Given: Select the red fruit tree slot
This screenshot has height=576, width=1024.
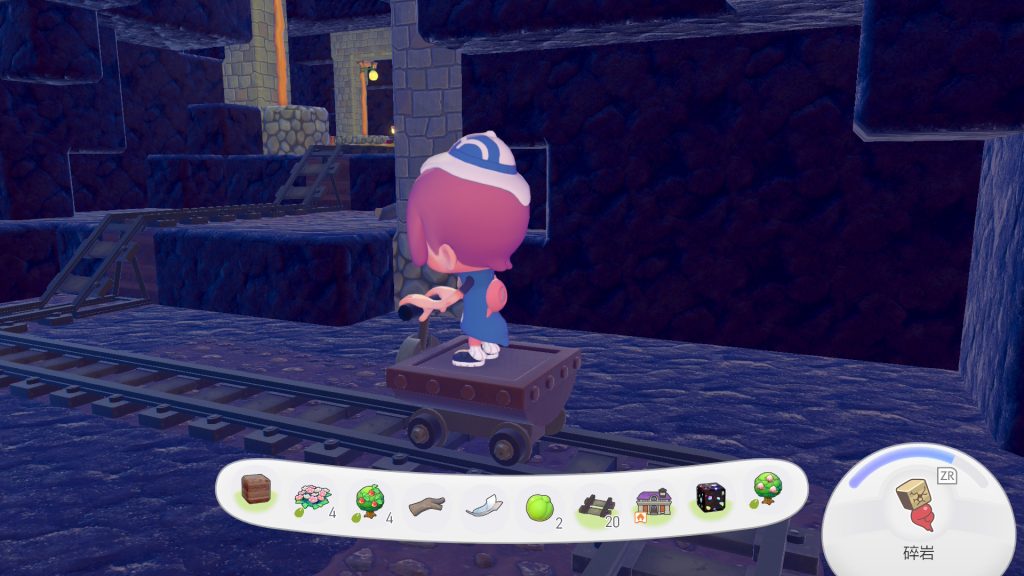Looking at the screenshot, I should (367, 499).
